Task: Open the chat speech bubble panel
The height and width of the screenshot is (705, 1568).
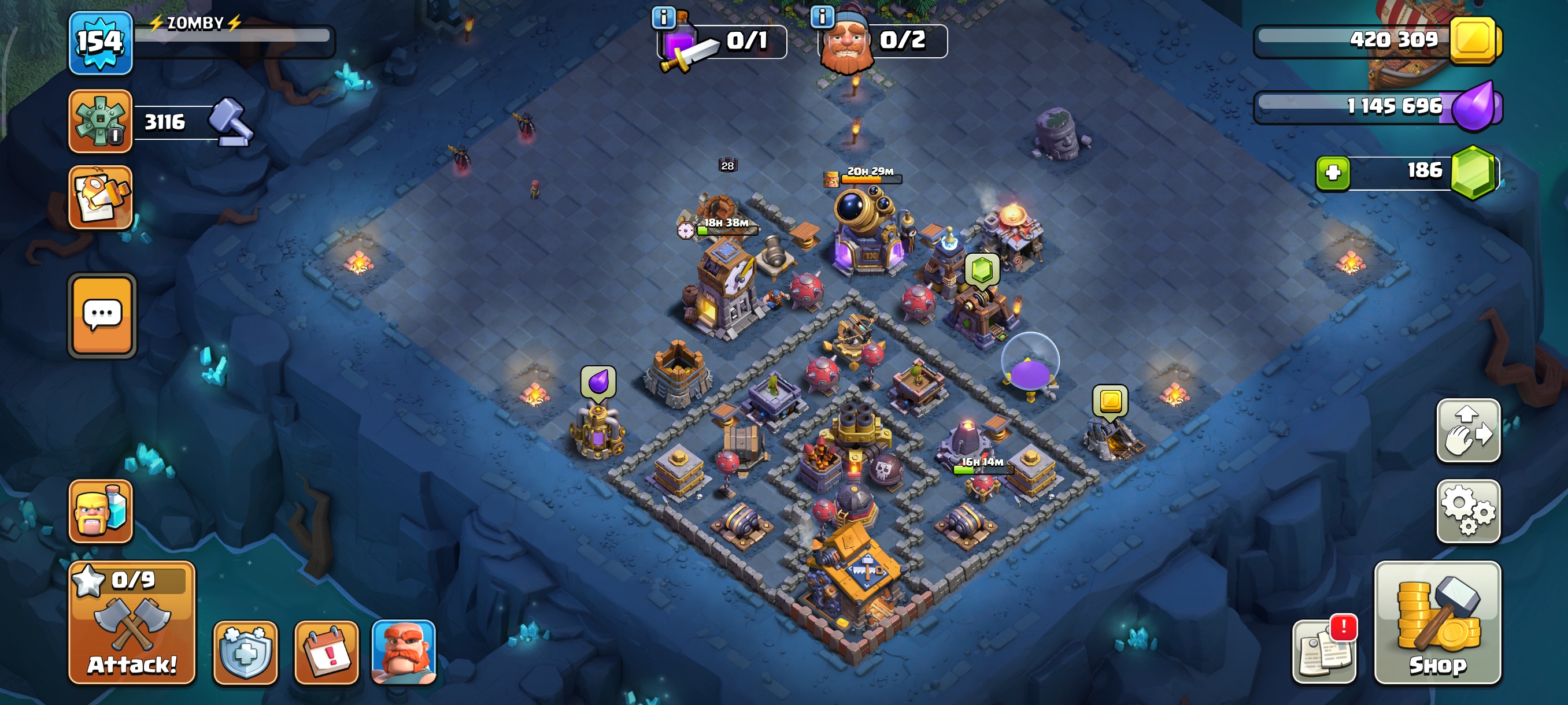Action: point(102,315)
